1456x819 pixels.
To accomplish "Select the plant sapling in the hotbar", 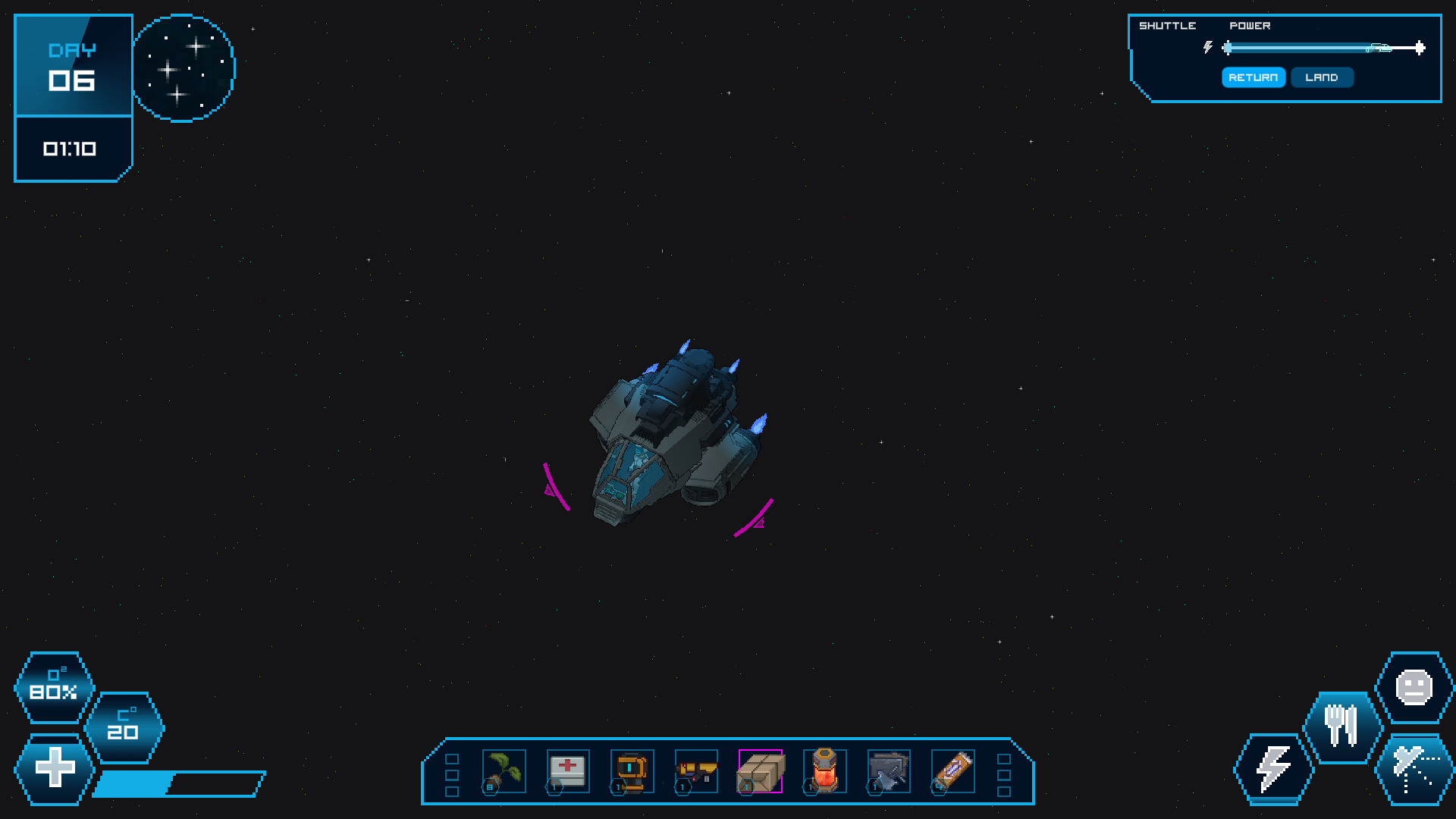I will 503,770.
